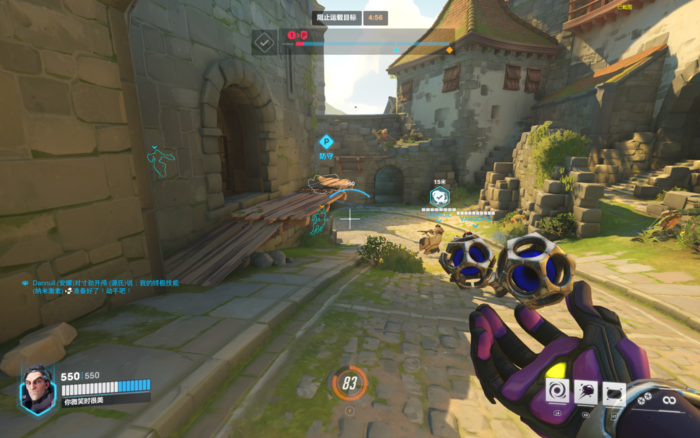Click the orange final checkpoint diamond marker

[x=449, y=48]
